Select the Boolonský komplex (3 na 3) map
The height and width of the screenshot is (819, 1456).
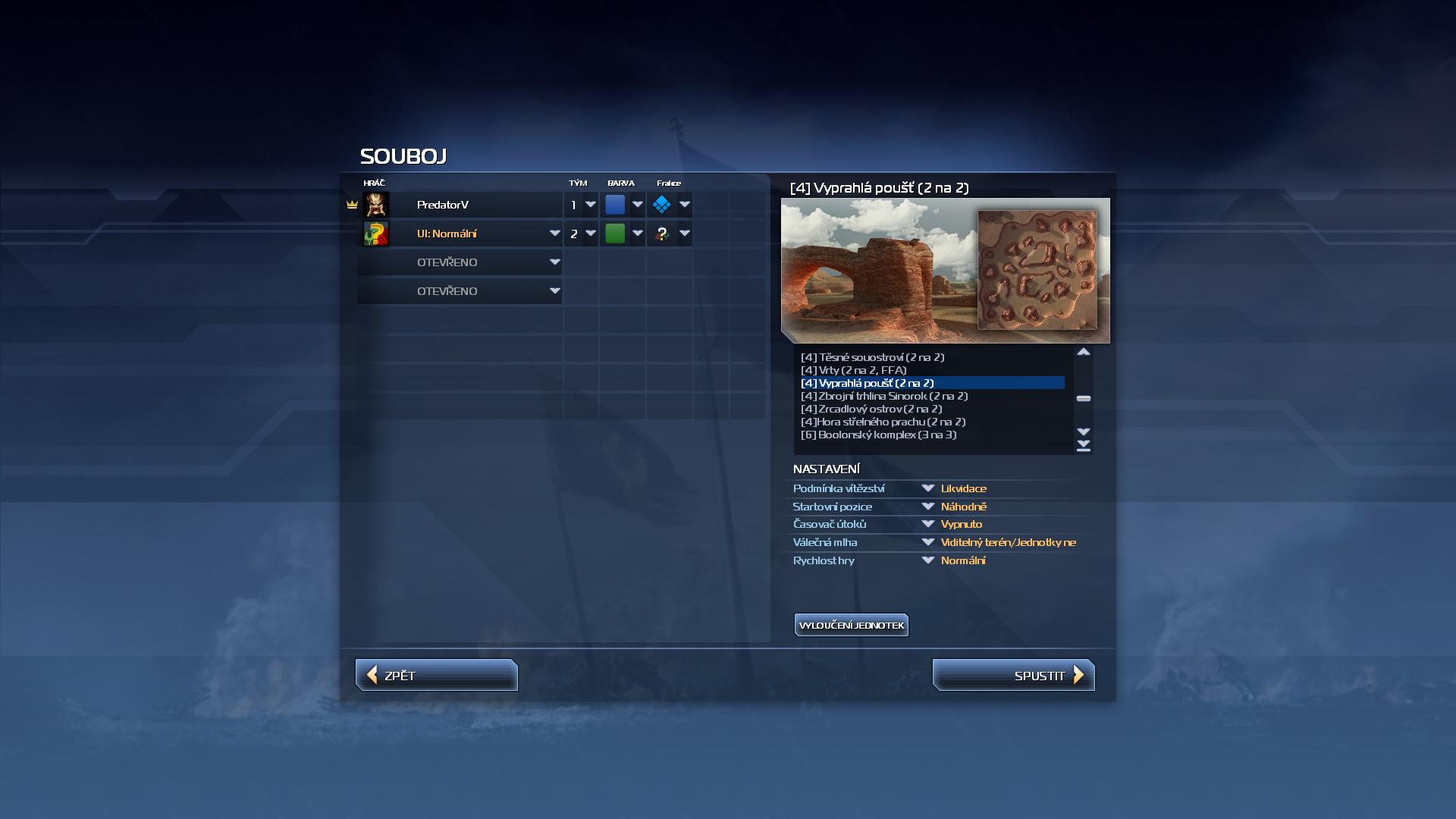(878, 435)
